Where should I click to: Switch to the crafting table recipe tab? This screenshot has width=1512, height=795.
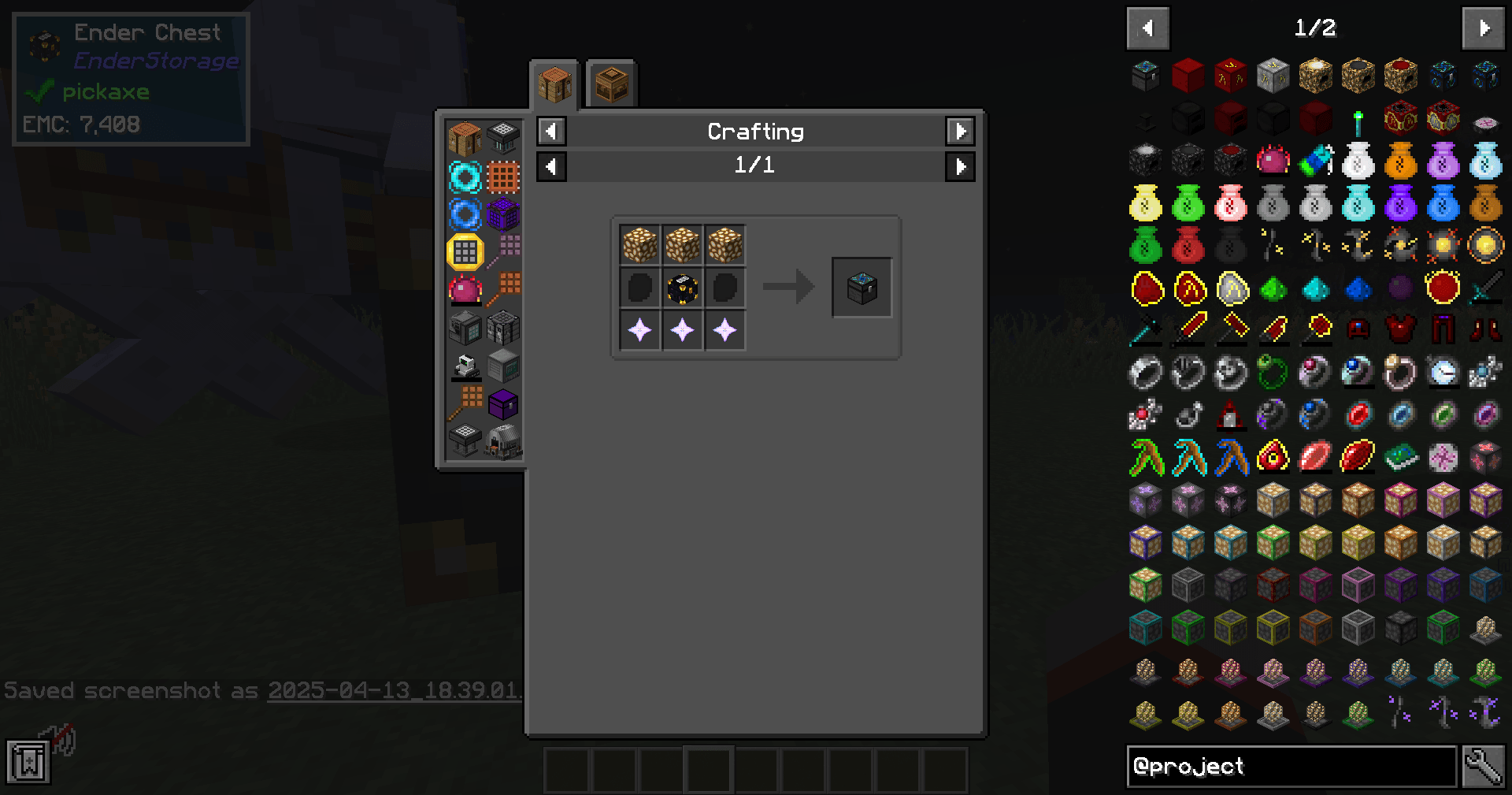coord(554,83)
